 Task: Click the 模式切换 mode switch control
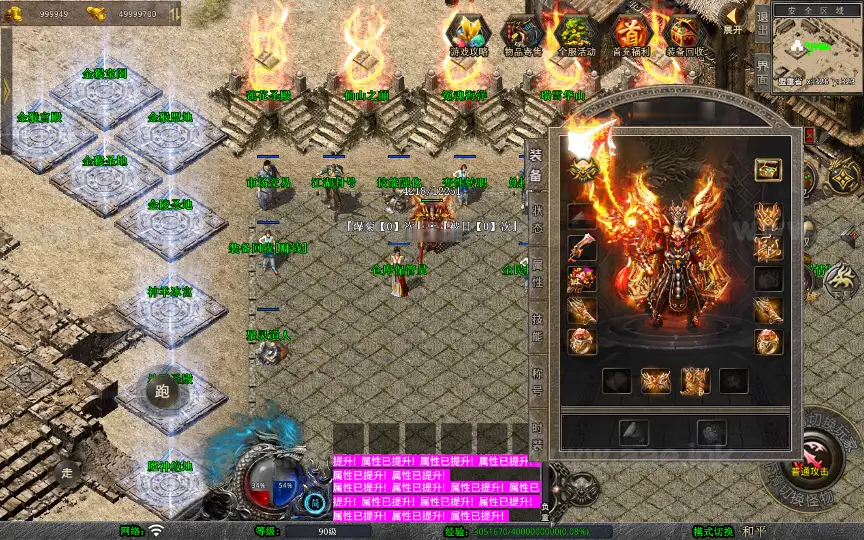(x=716, y=532)
